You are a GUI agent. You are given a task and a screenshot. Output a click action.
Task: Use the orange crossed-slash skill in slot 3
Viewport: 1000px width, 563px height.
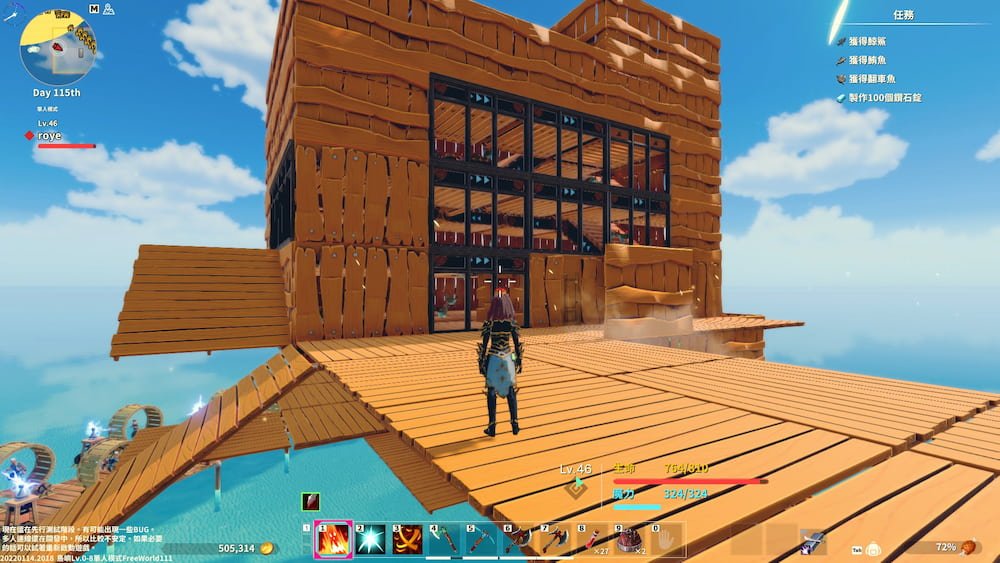408,540
